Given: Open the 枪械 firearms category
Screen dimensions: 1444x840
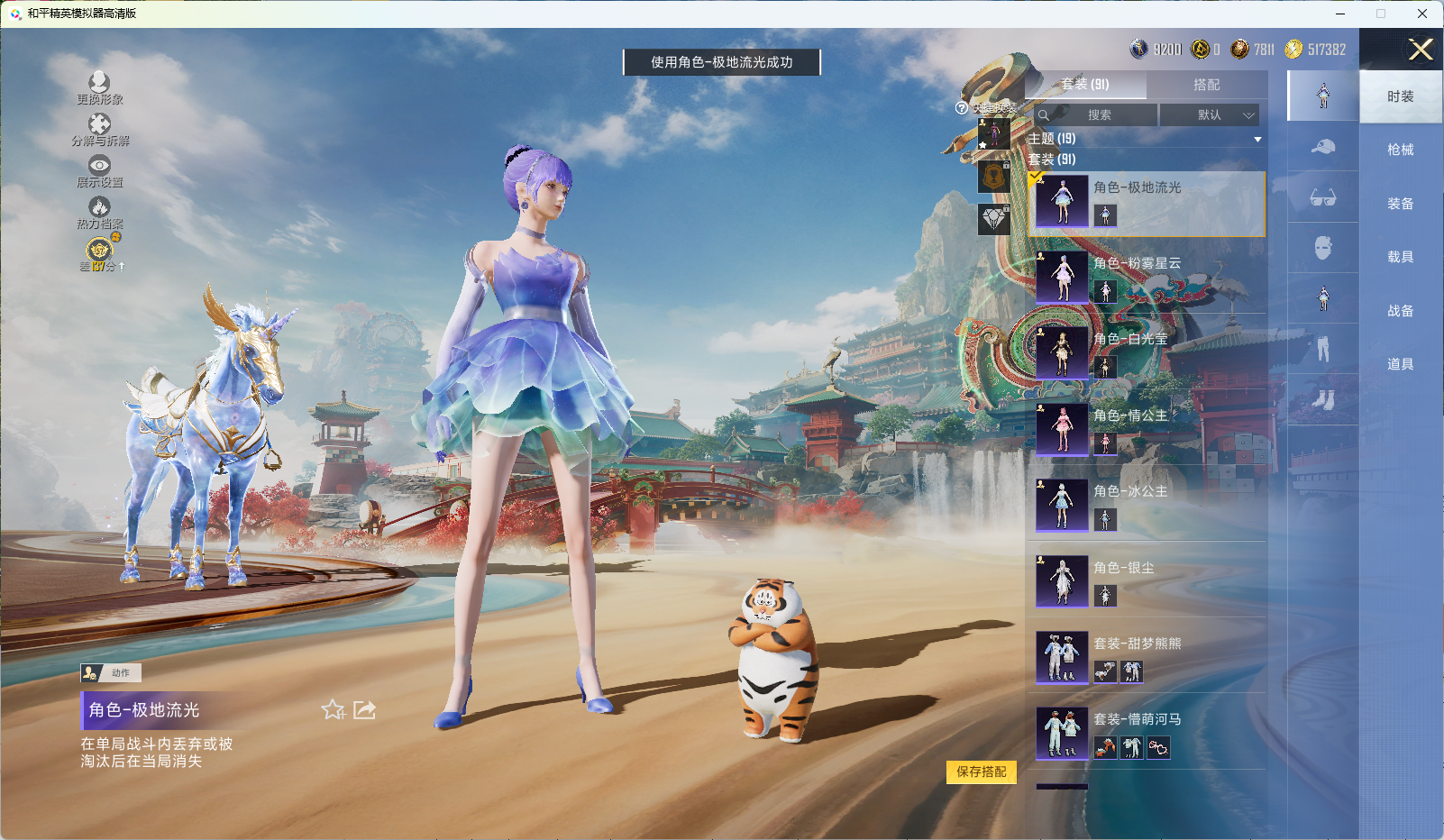Looking at the screenshot, I should (x=1400, y=150).
